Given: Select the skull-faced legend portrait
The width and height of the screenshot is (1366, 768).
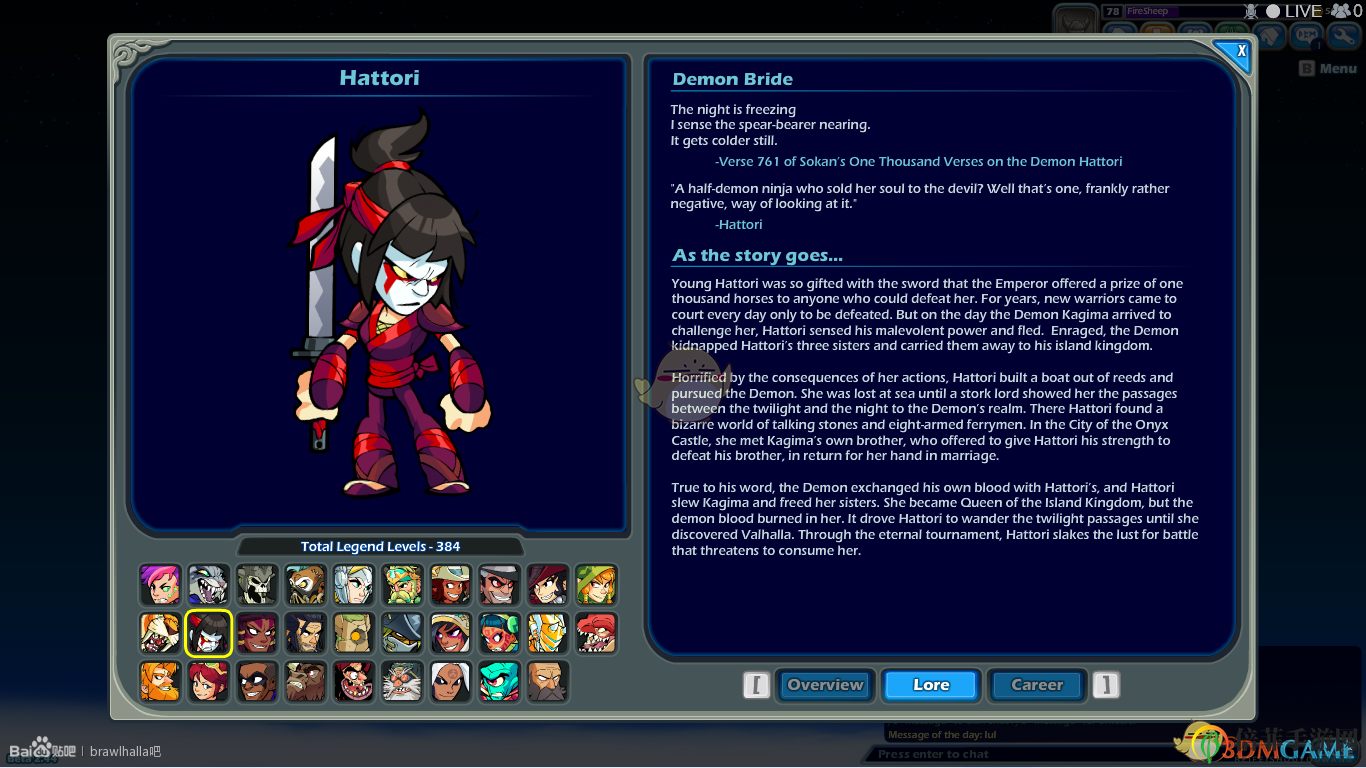Looking at the screenshot, I should pyautogui.click(x=257, y=585).
